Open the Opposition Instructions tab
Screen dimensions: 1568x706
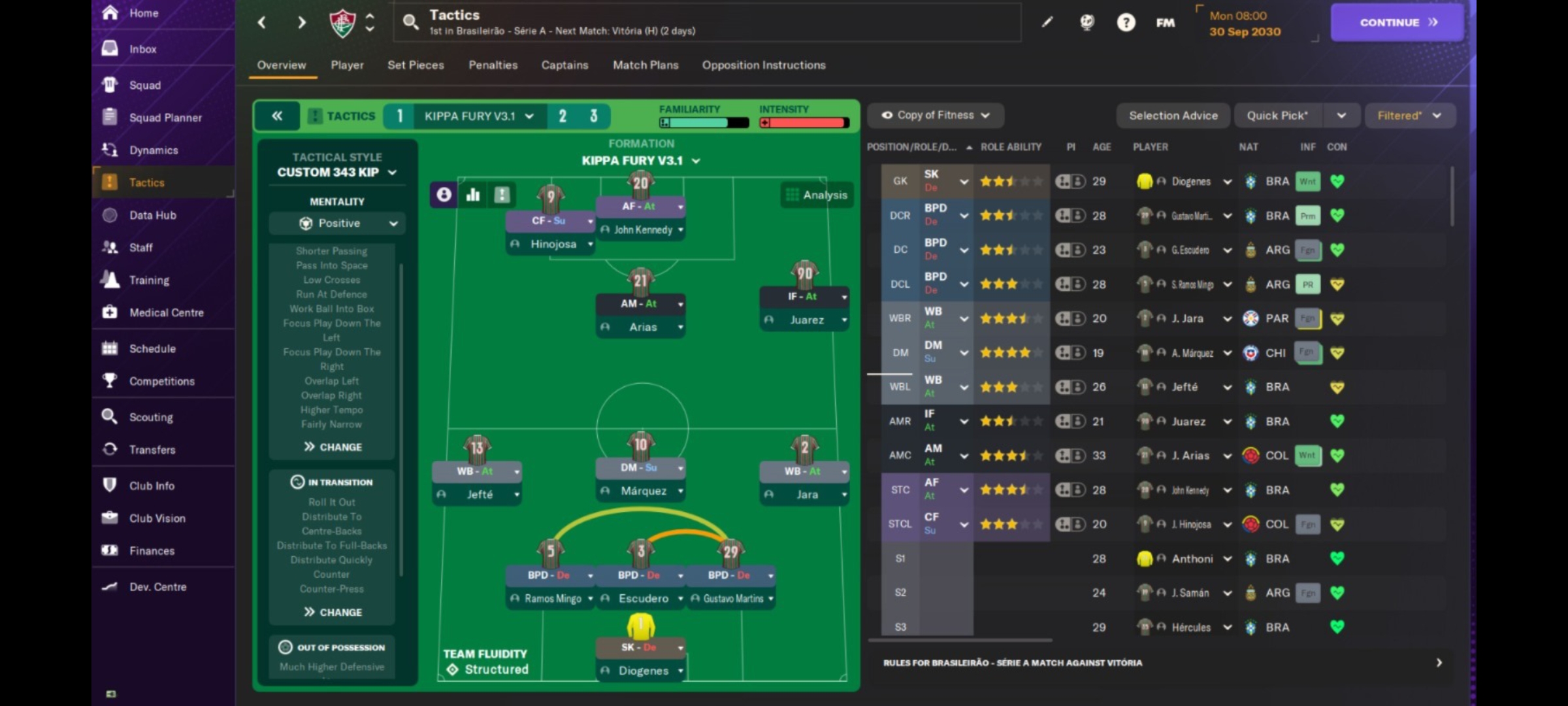click(763, 65)
